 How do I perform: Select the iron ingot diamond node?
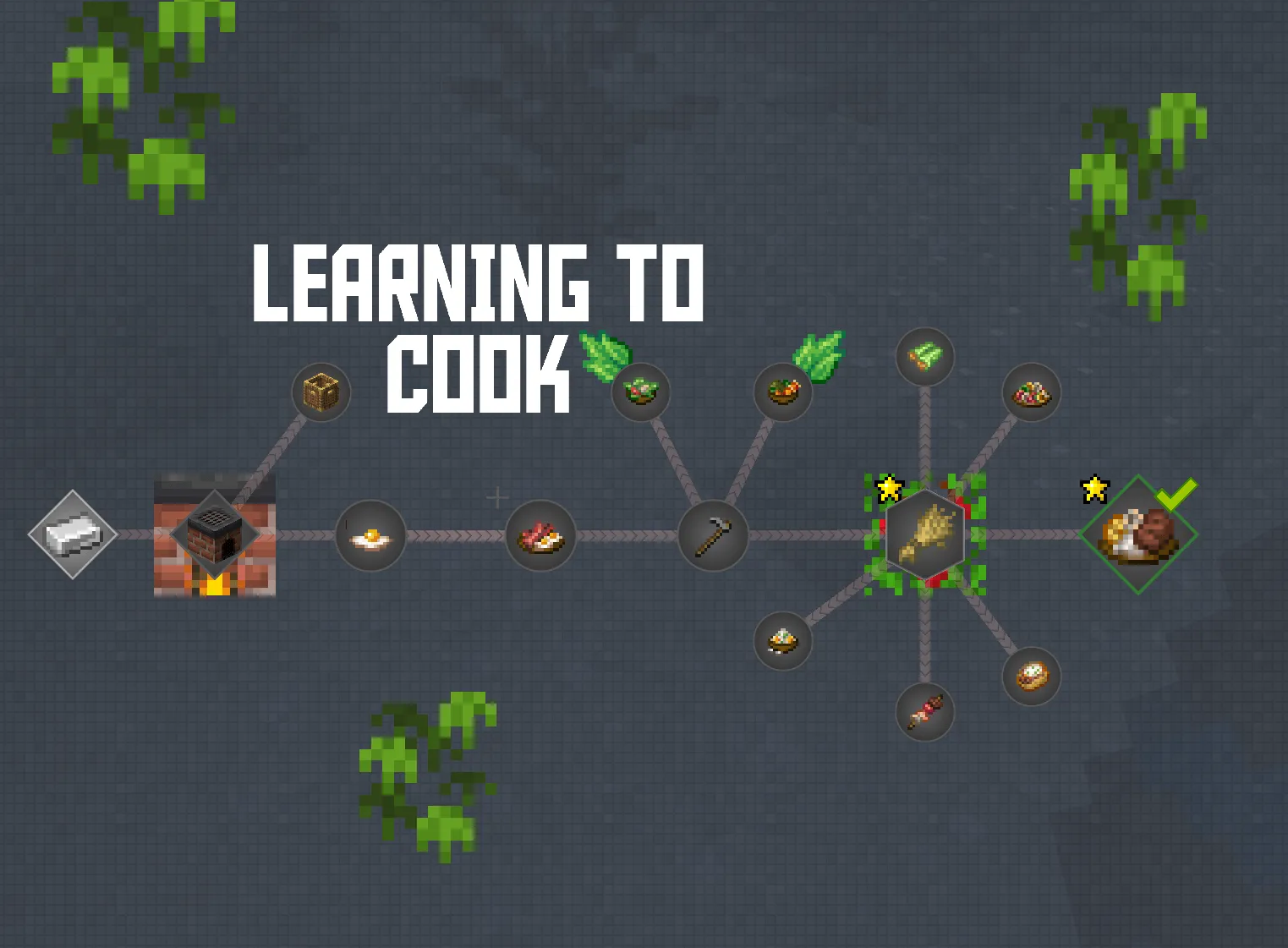tap(72, 534)
